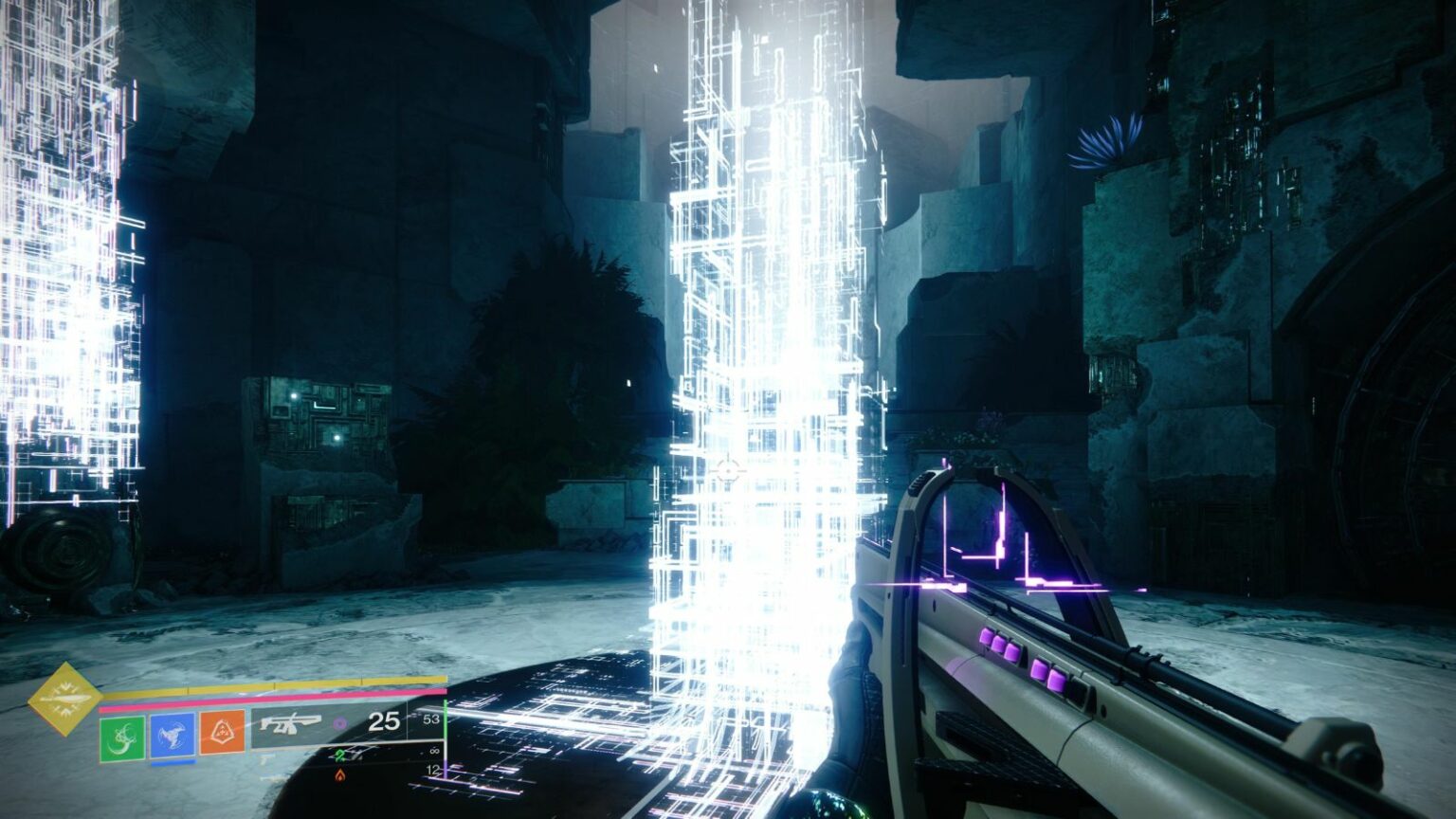Select the orange flame burn status icon
This screenshot has width=1456, height=819.
coord(340,775)
